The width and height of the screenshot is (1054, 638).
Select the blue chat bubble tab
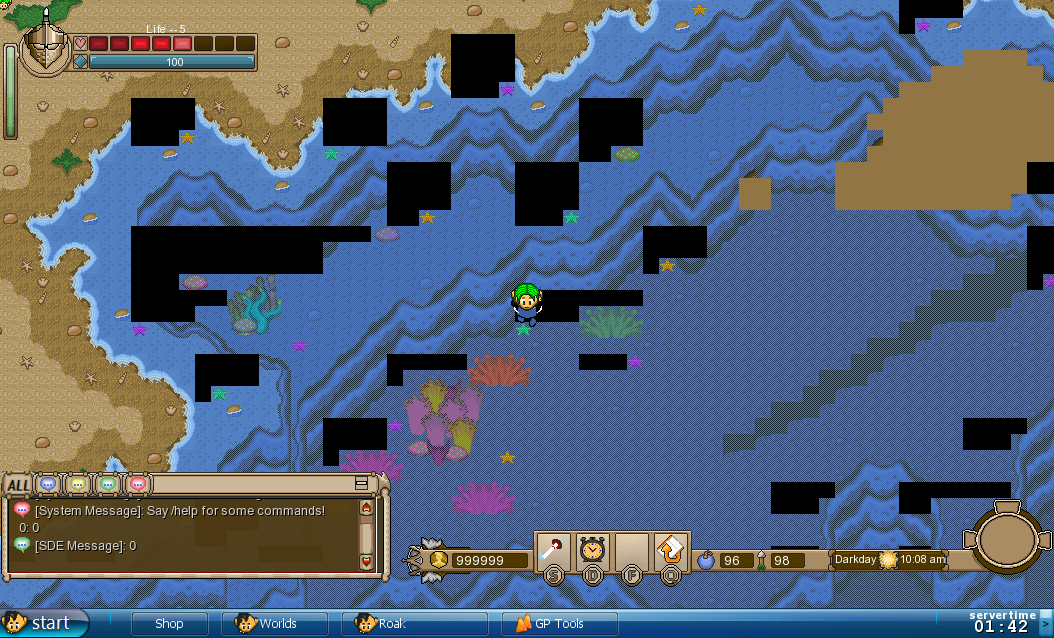[x=48, y=485]
